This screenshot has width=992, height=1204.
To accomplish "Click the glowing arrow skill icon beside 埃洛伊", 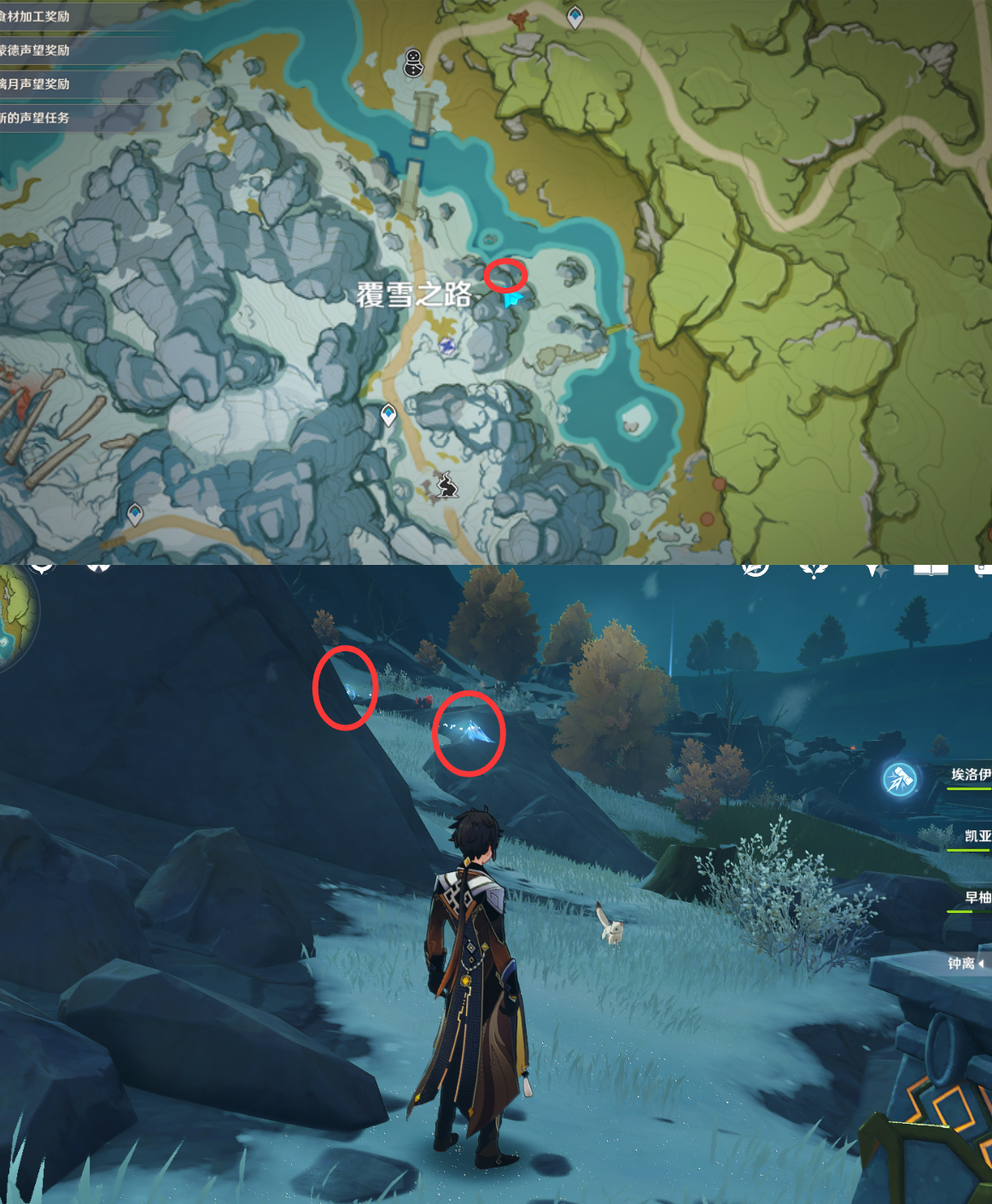I will point(900,779).
